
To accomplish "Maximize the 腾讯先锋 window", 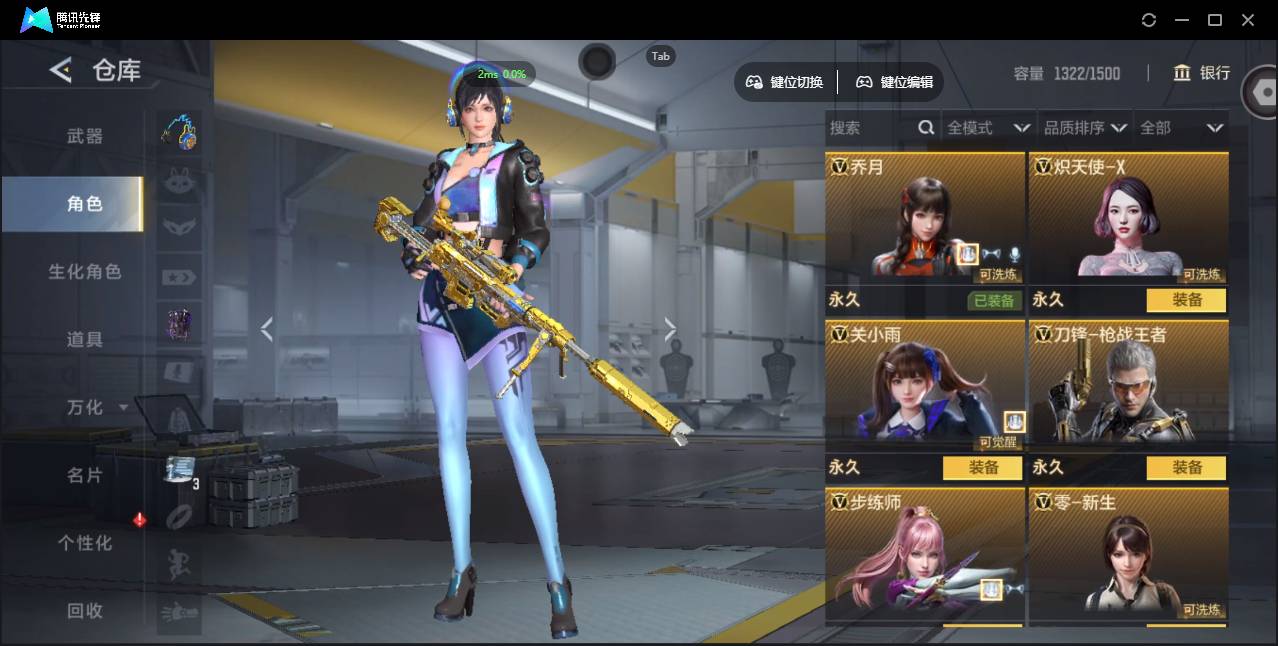I will point(1215,20).
